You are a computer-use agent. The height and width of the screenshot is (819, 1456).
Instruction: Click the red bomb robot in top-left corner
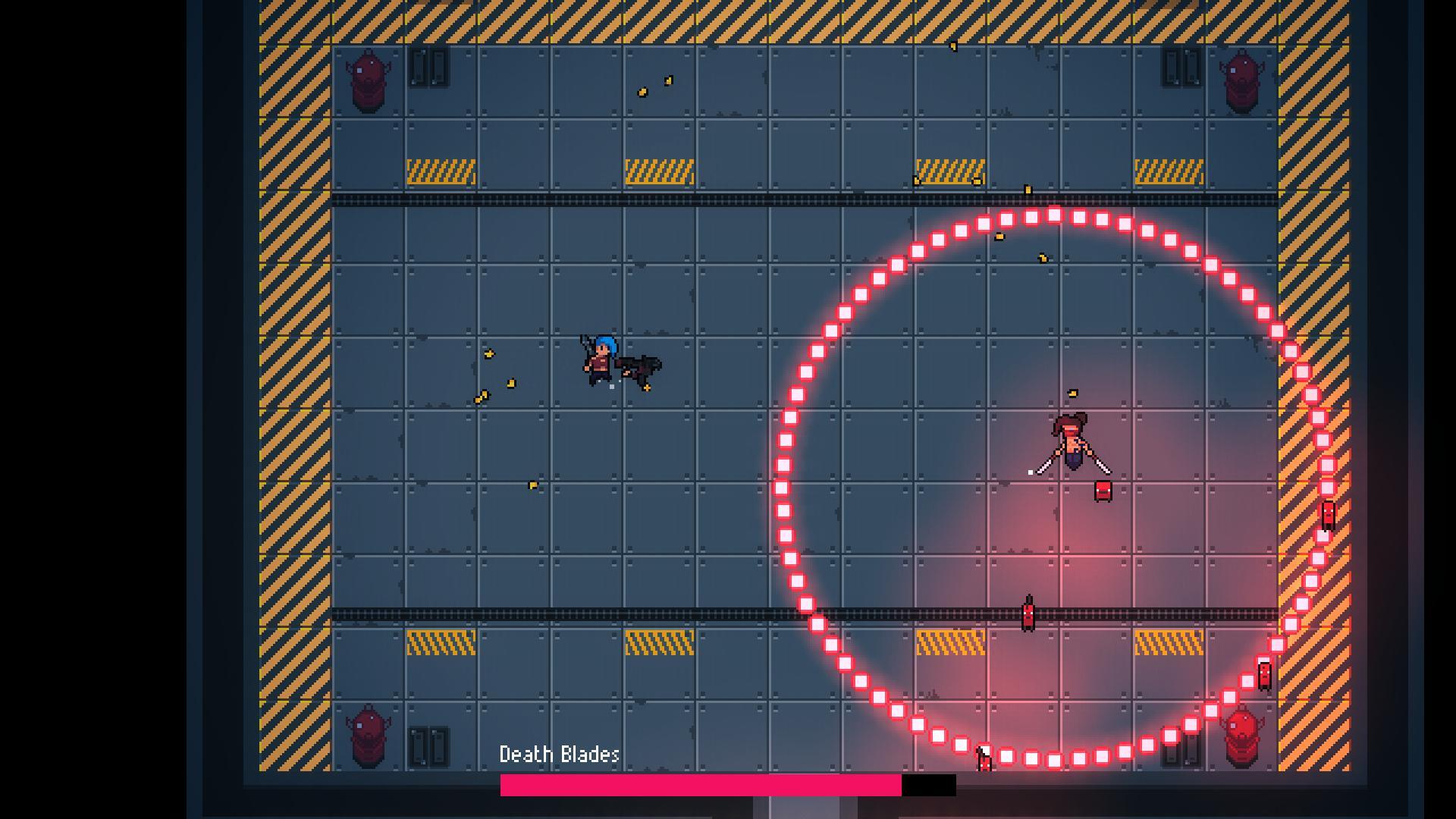(x=369, y=78)
